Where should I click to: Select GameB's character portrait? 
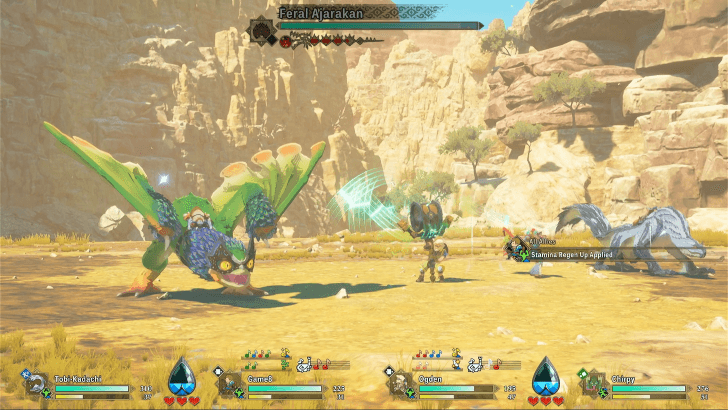[230, 383]
